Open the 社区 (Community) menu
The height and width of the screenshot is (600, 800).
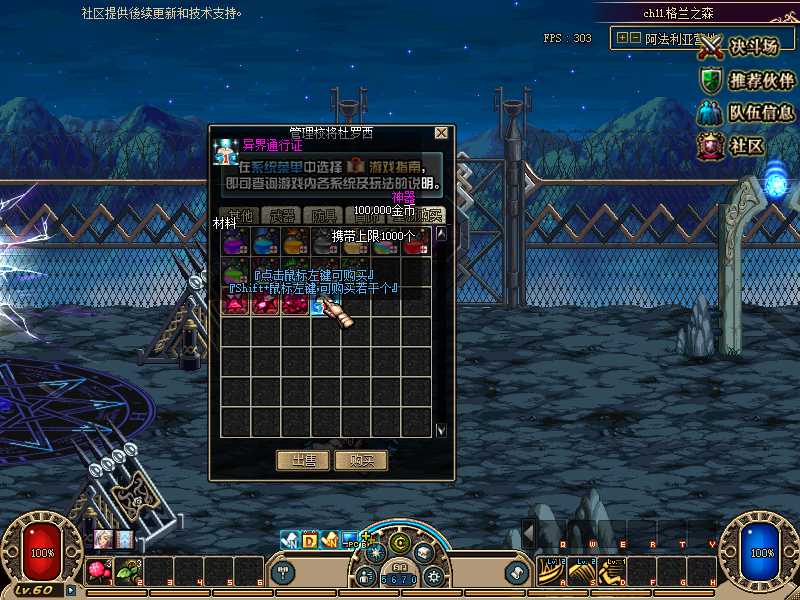tap(733, 146)
